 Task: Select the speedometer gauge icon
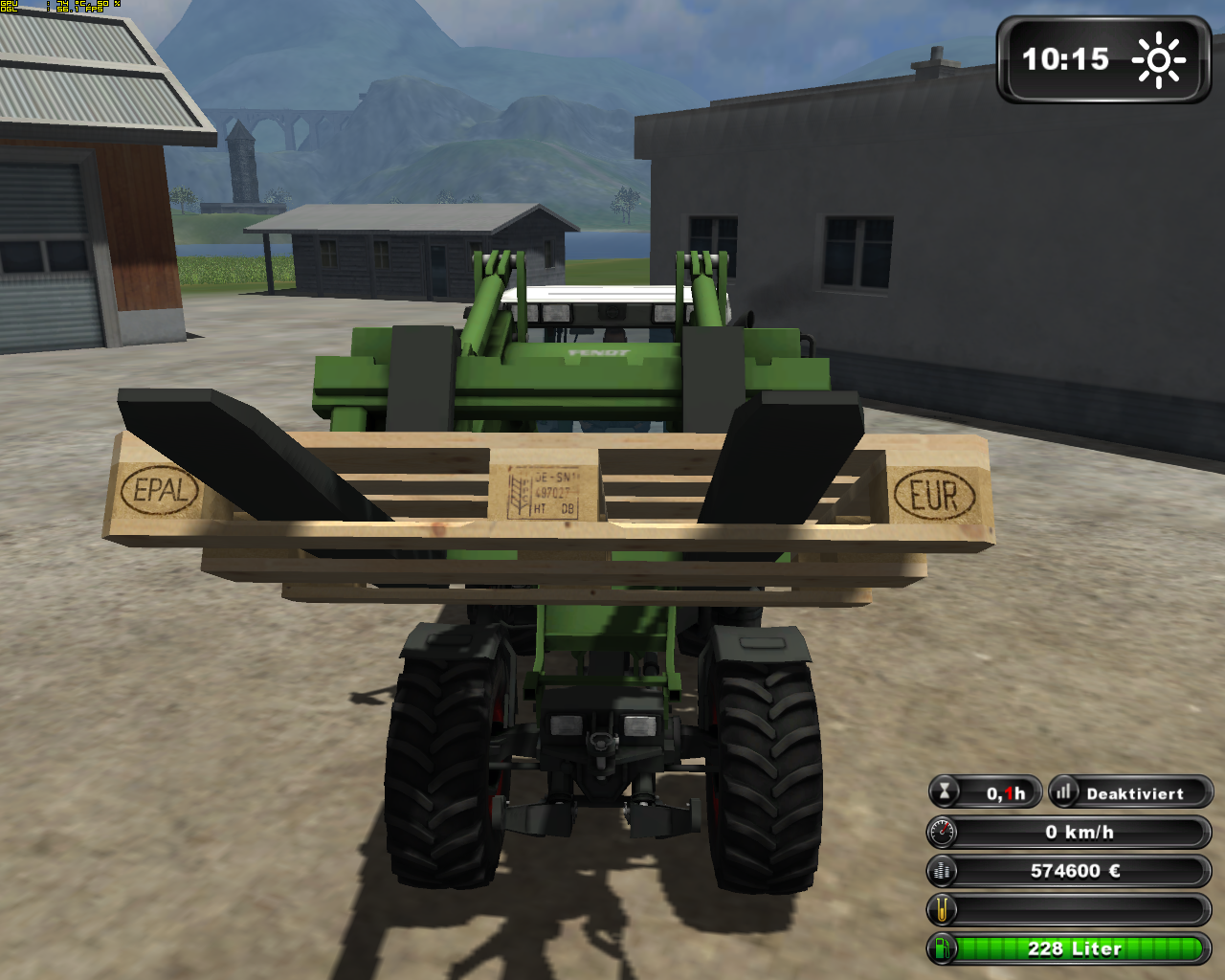[x=943, y=832]
